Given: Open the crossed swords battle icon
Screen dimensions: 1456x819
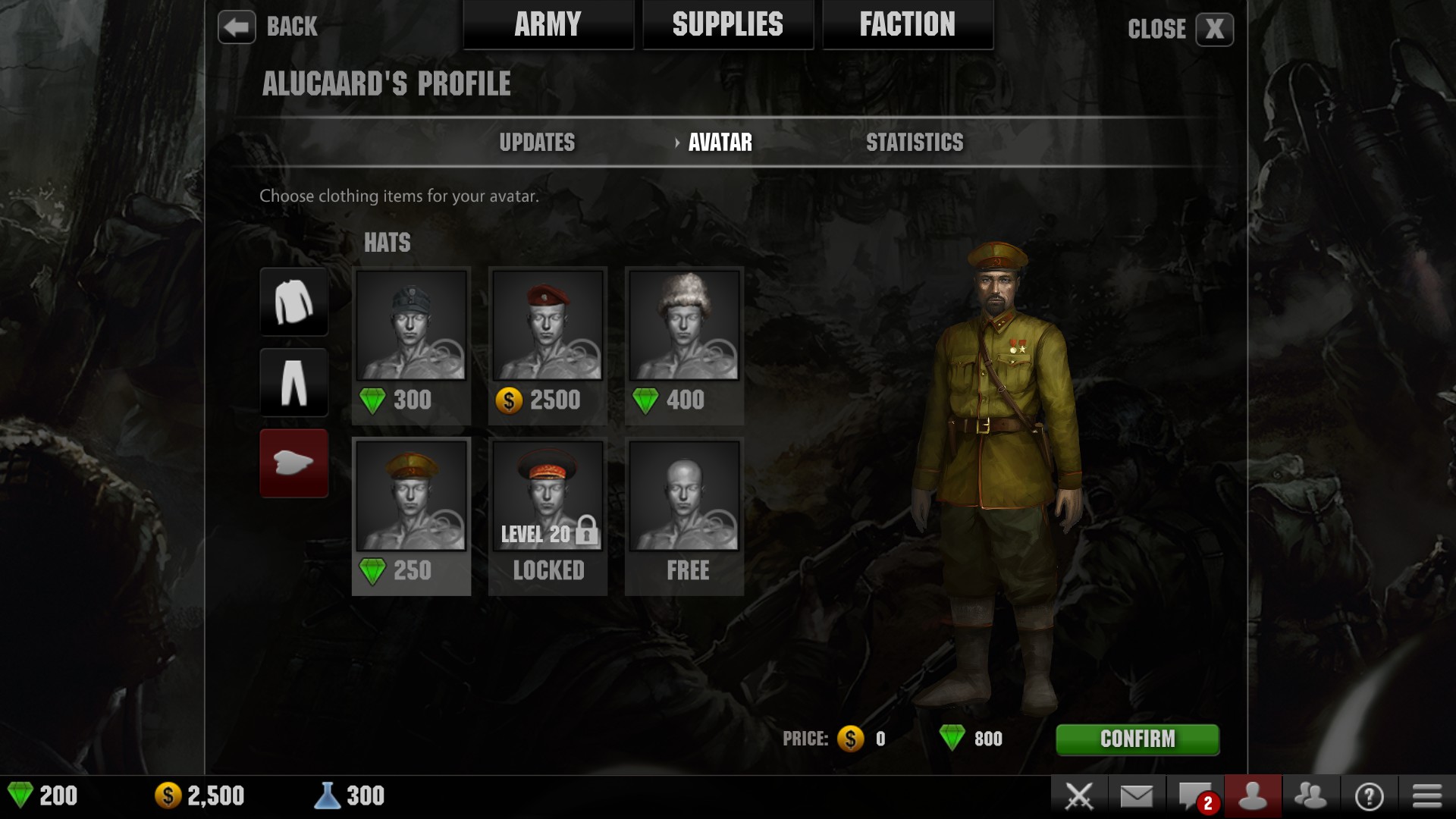Looking at the screenshot, I should [1080, 795].
